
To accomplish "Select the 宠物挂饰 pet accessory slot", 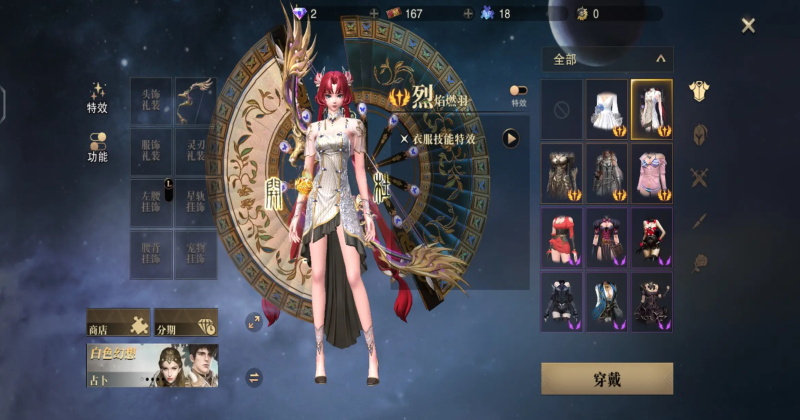I will point(195,254).
